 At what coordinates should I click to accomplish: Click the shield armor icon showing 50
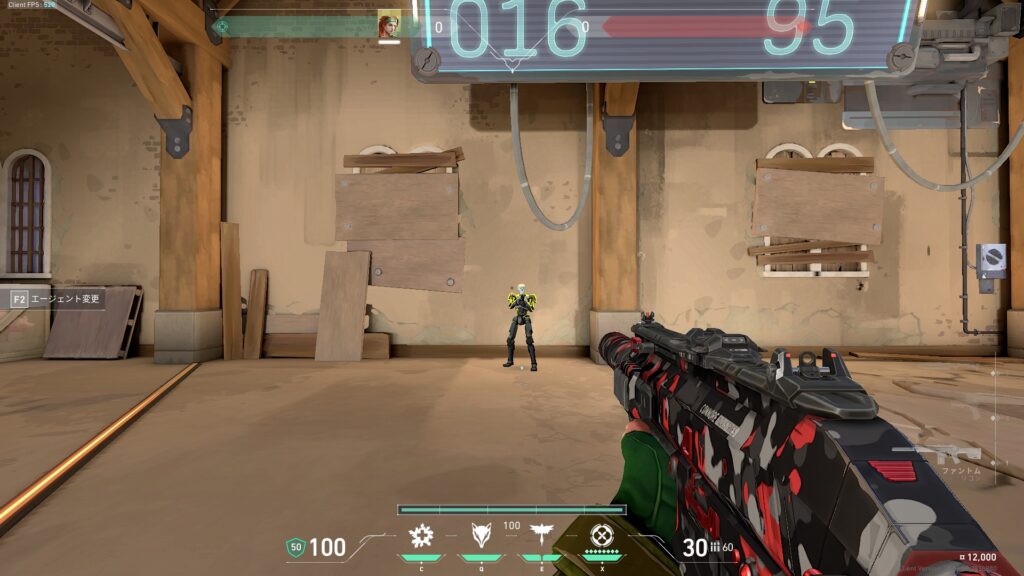tap(295, 547)
